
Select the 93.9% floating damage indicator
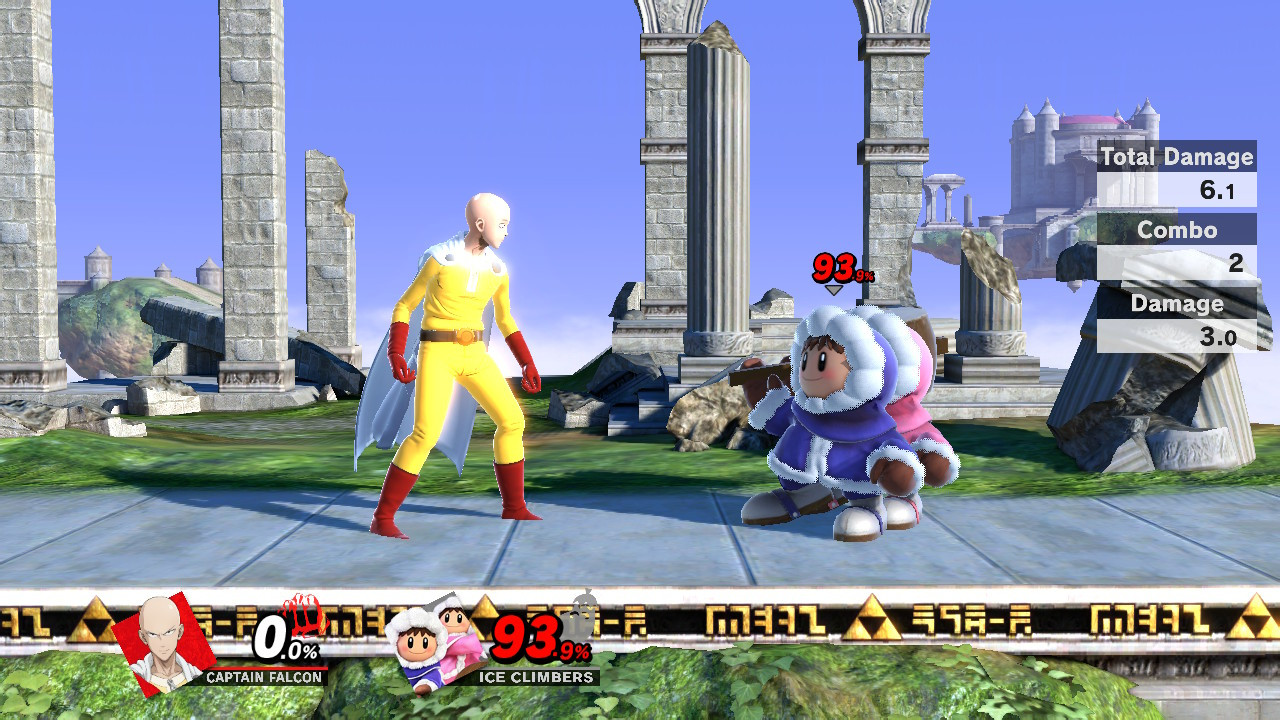838,265
